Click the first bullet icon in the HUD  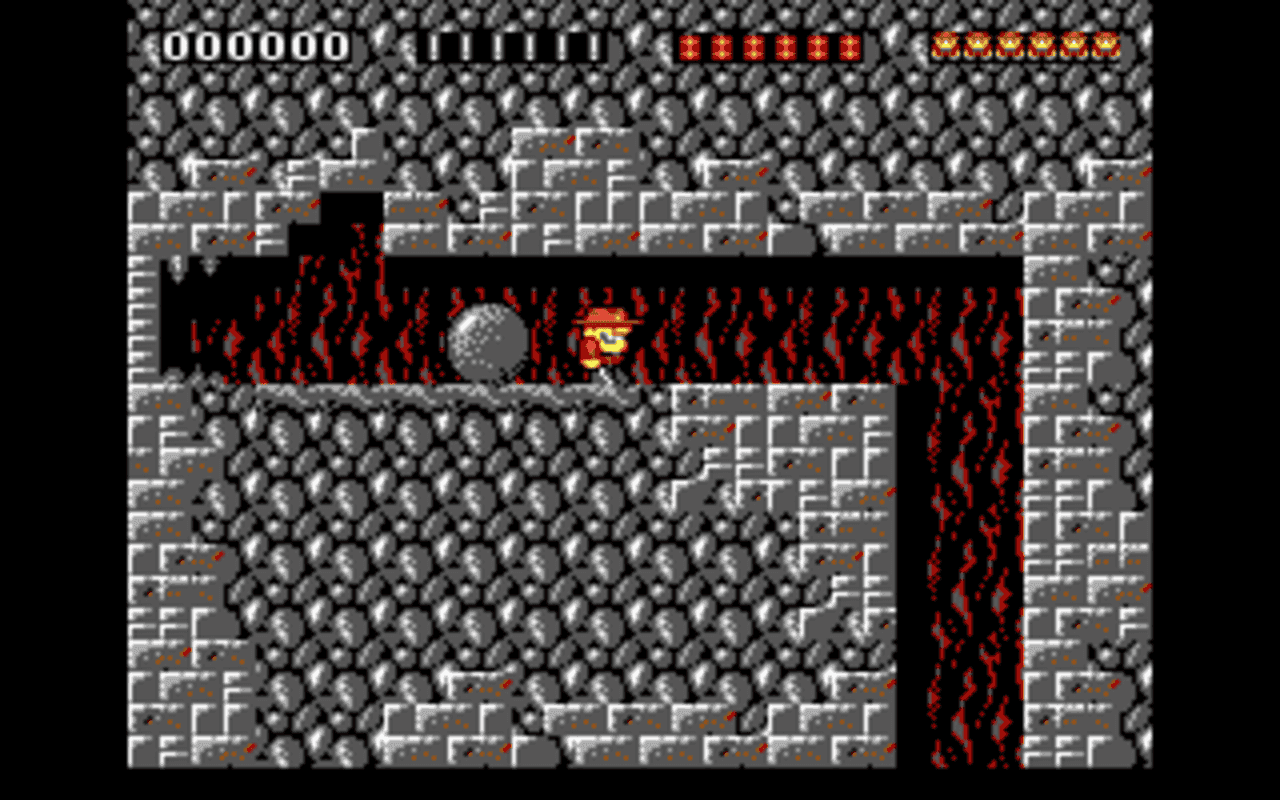coord(435,45)
